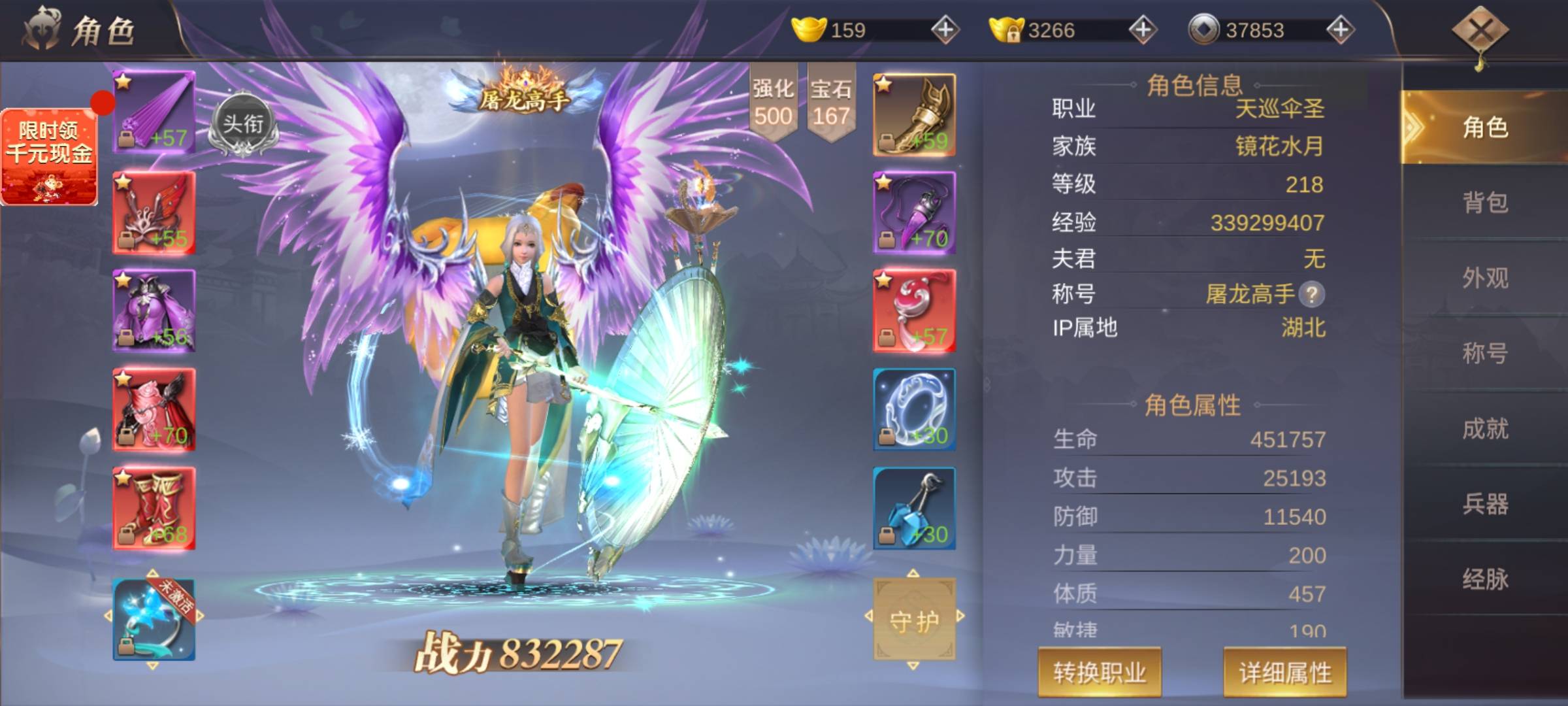Select the purple robe armor slot
The width and height of the screenshot is (1568, 706).
coord(154,311)
